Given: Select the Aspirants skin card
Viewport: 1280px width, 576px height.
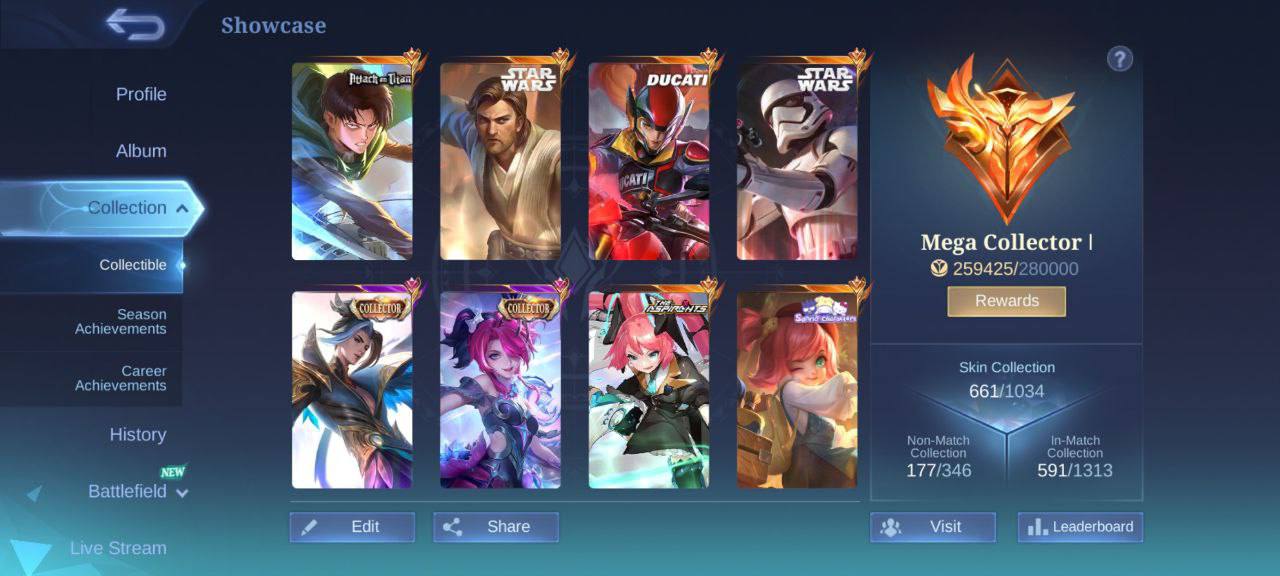Looking at the screenshot, I should coord(649,389).
